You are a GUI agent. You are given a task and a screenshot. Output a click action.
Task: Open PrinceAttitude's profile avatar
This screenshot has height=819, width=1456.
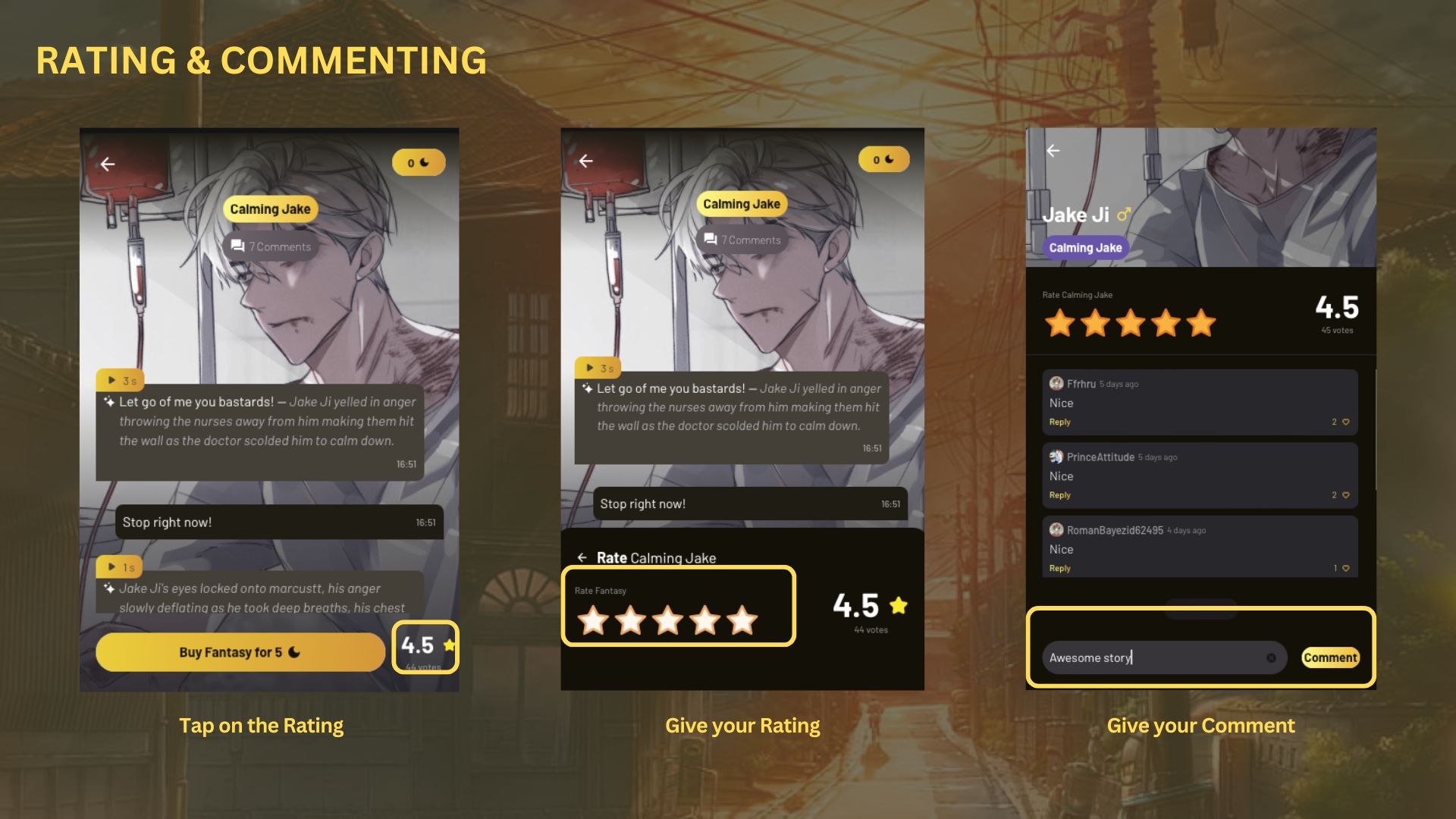(1056, 457)
